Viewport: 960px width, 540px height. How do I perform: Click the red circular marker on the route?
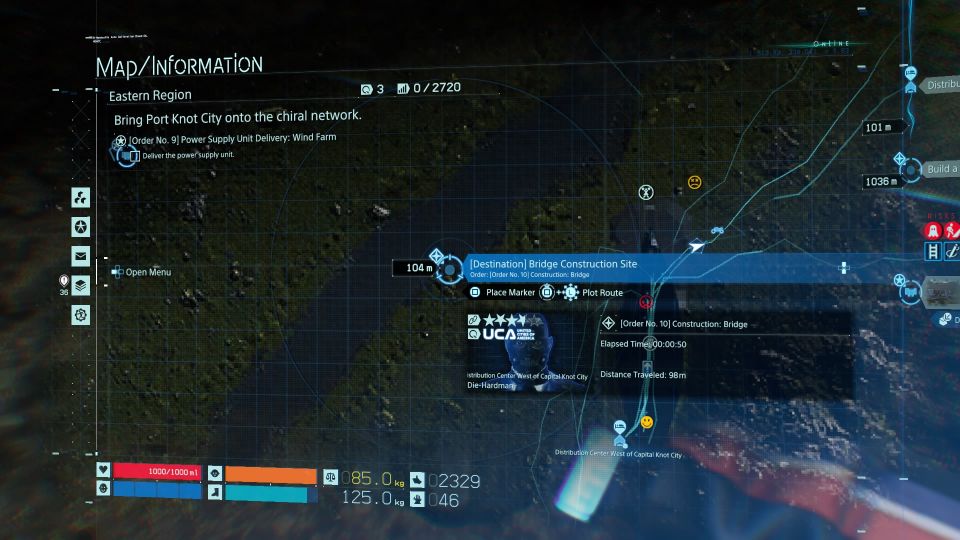click(x=646, y=300)
